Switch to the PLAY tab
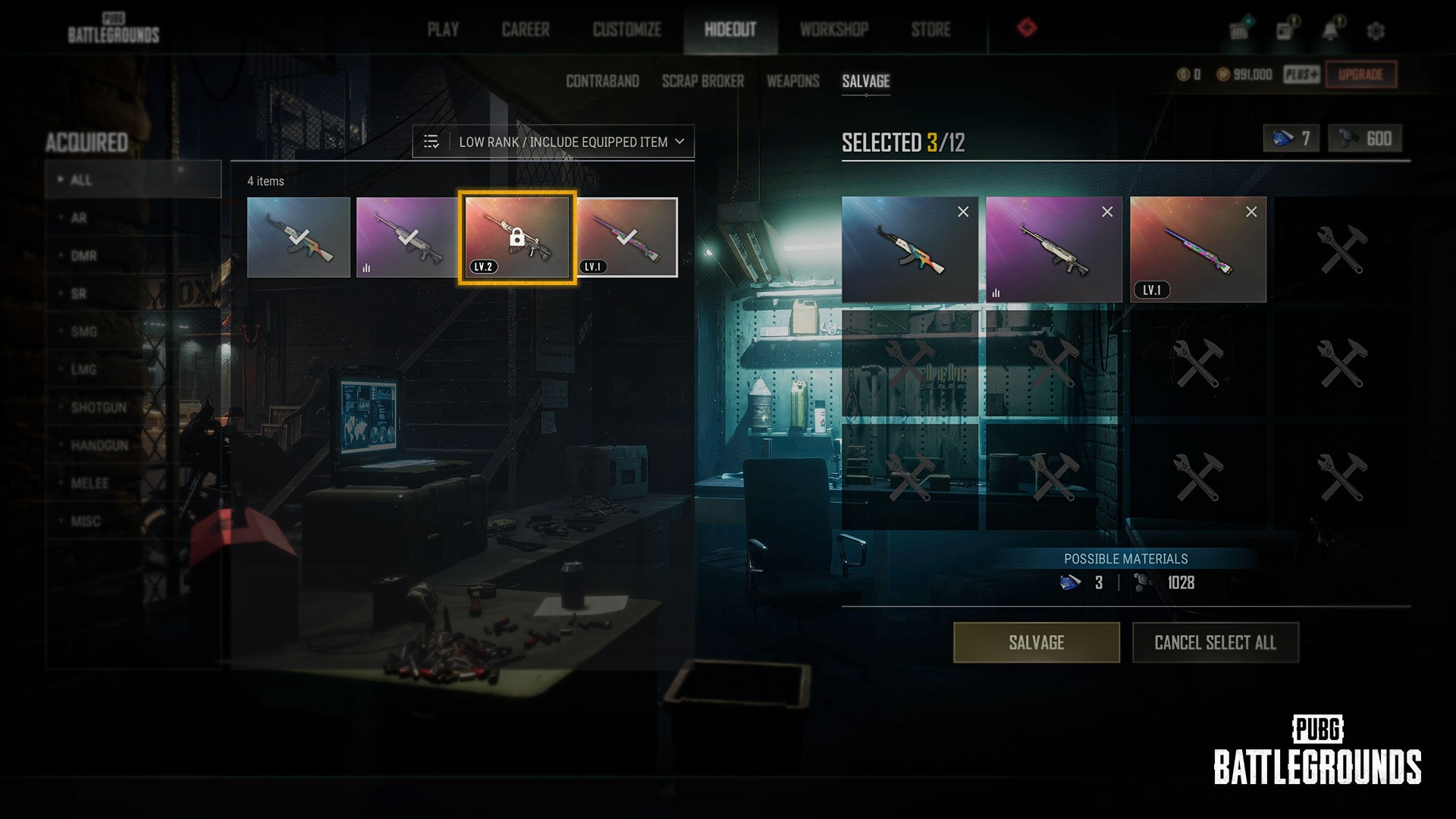Viewport: 1456px width, 819px height. pyautogui.click(x=443, y=30)
